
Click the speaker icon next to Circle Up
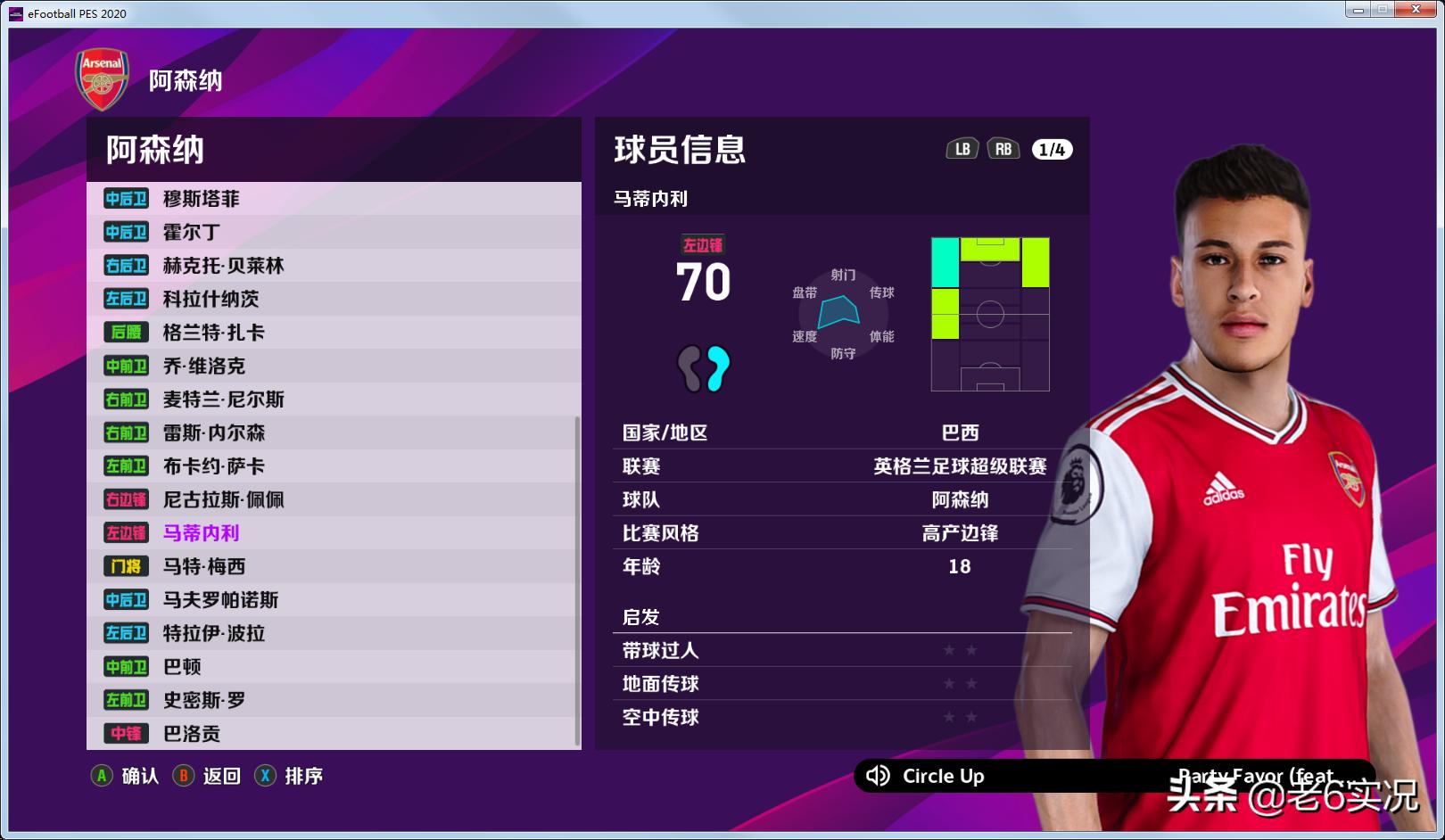(x=879, y=777)
